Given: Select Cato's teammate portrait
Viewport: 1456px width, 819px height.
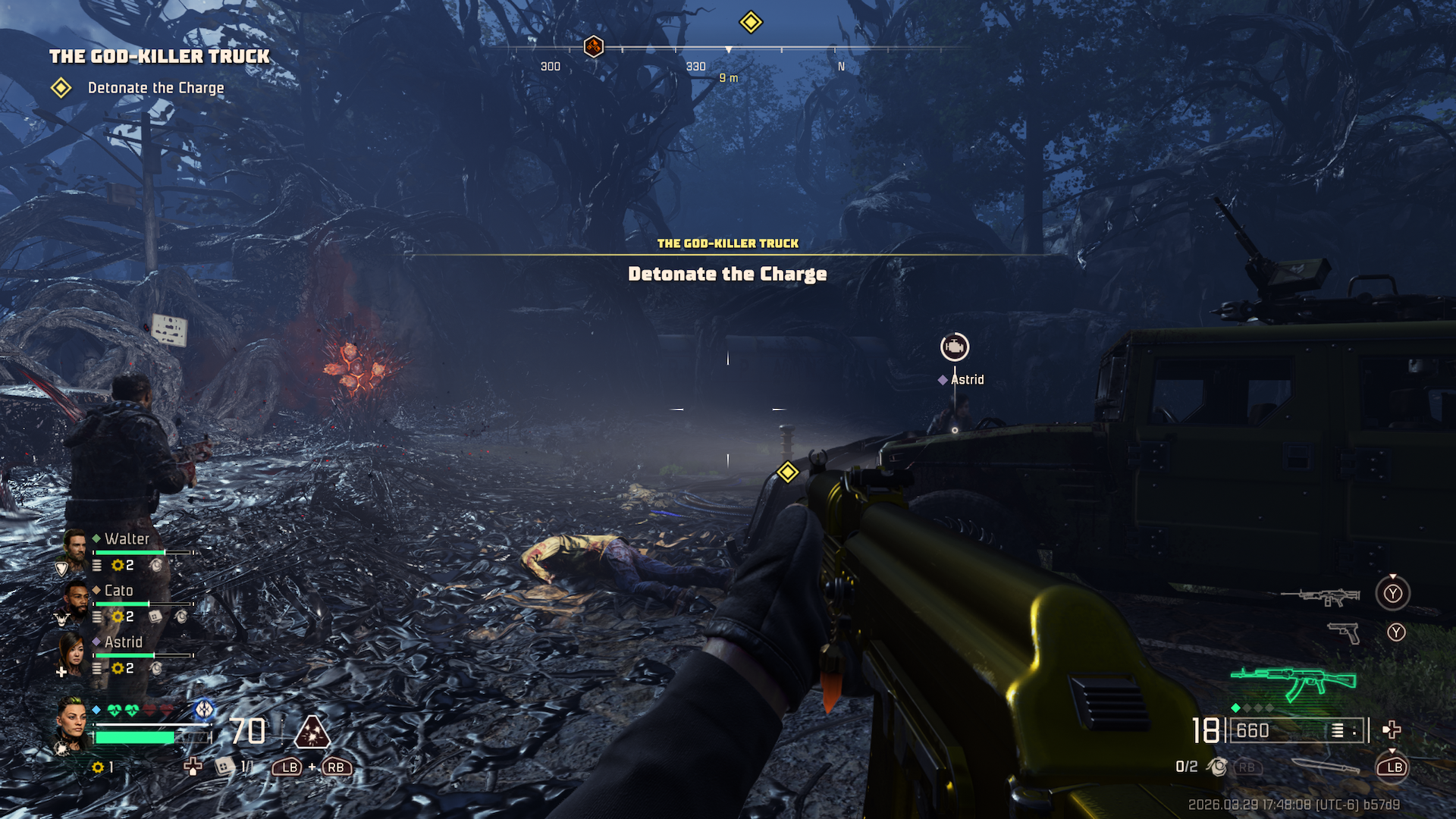Looking at the screenshot, I should point(74,601).
